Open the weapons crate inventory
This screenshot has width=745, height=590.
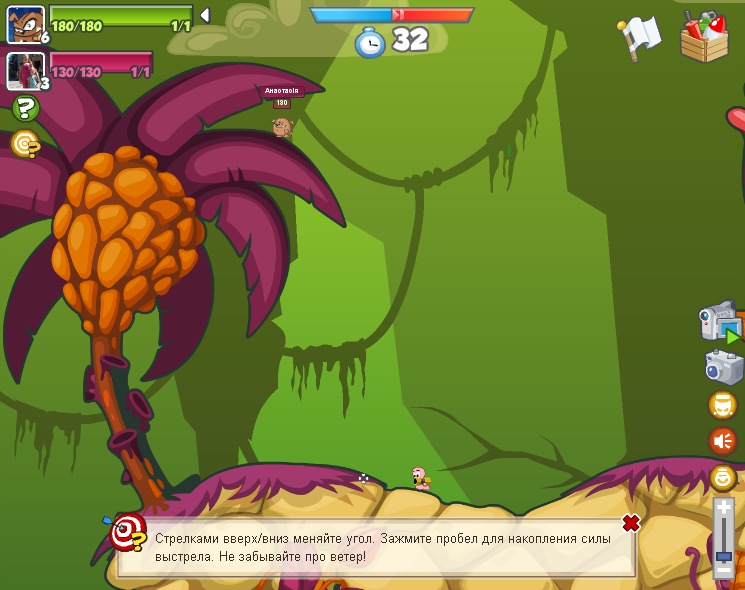pyautogui.click(x=704, y=38)
